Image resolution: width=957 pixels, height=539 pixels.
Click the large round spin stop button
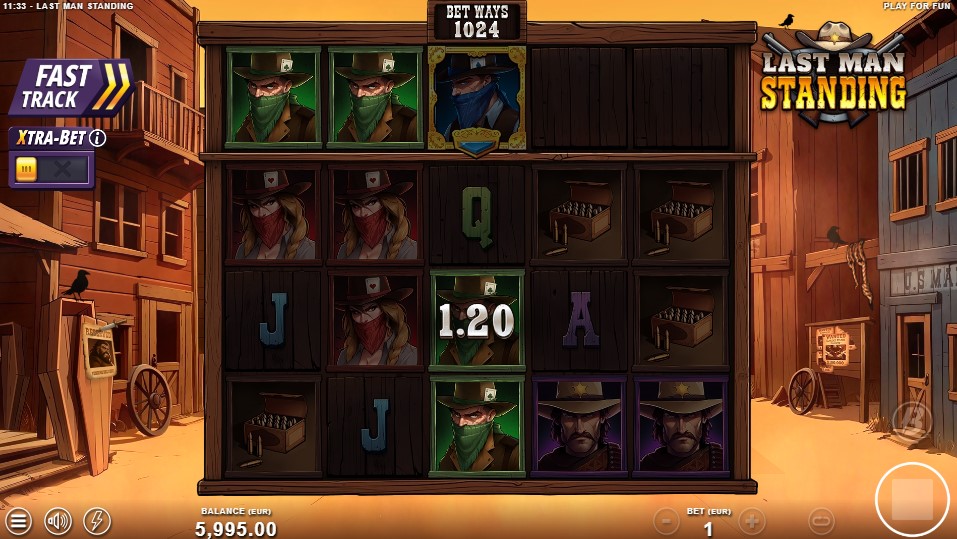click(x=911, y=499)
